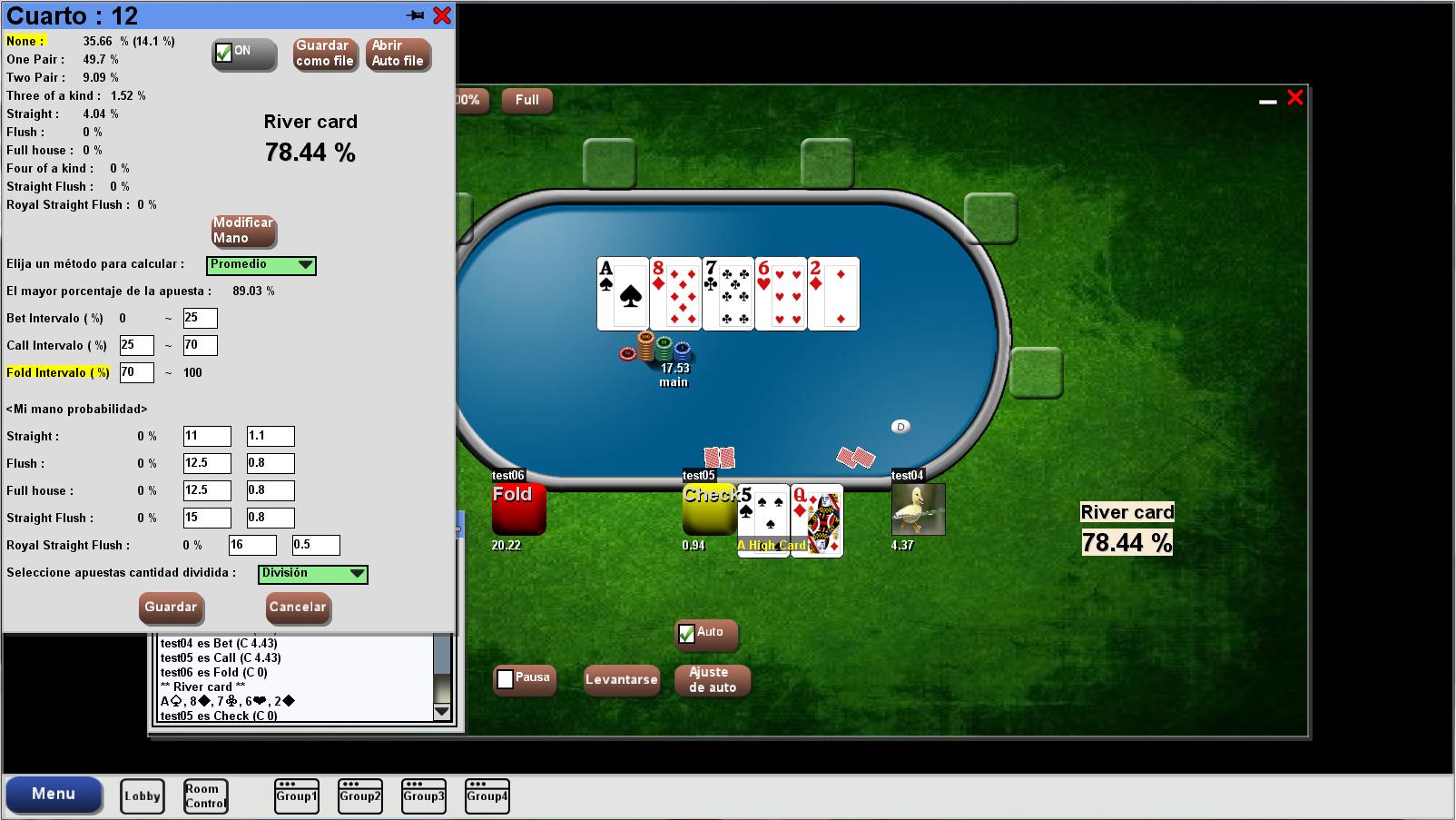Open Room Control from the taskbar
Screen dimensions: 1456x820
[205, 795]
